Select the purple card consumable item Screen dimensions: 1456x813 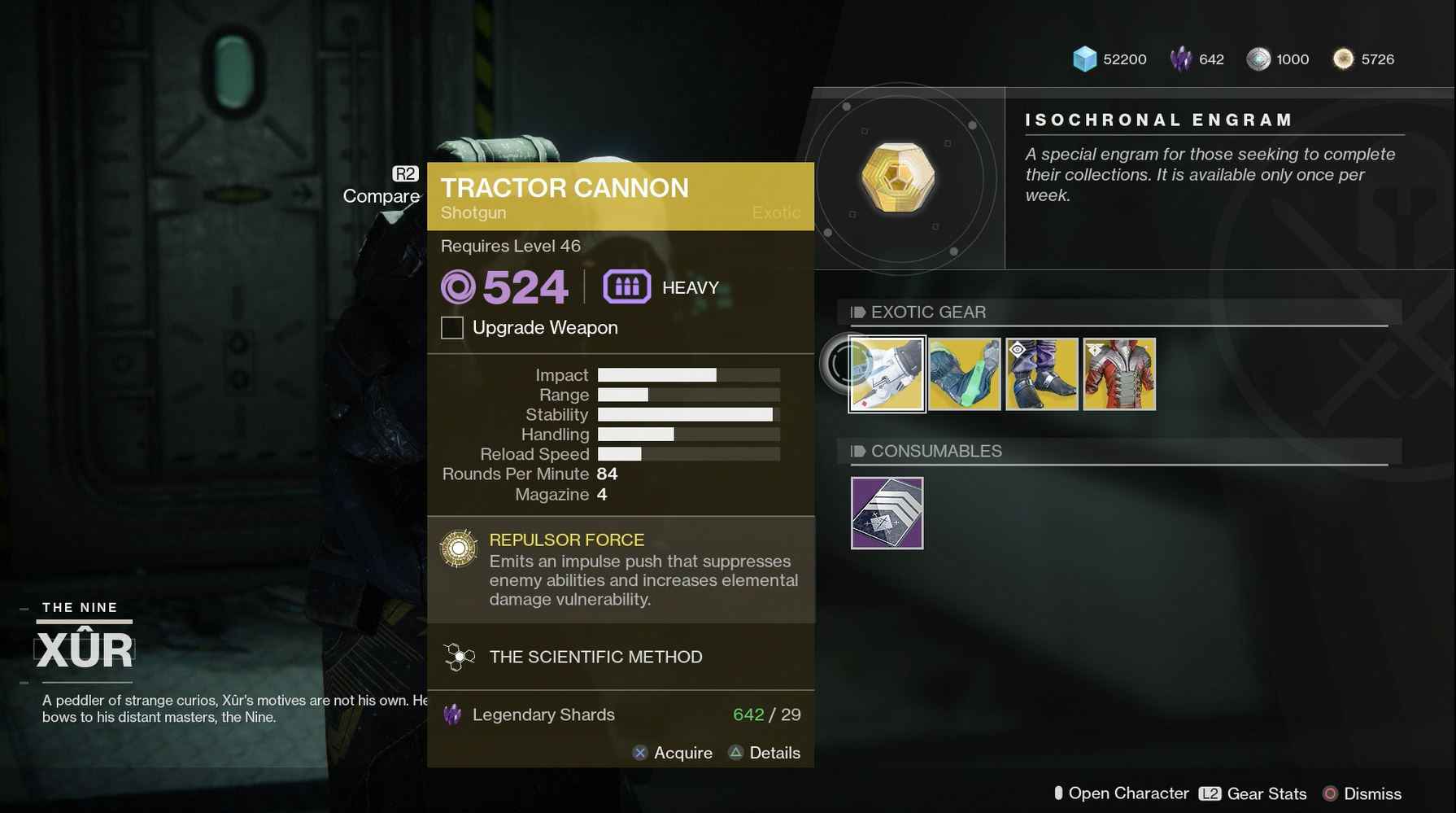pos(887,513)
